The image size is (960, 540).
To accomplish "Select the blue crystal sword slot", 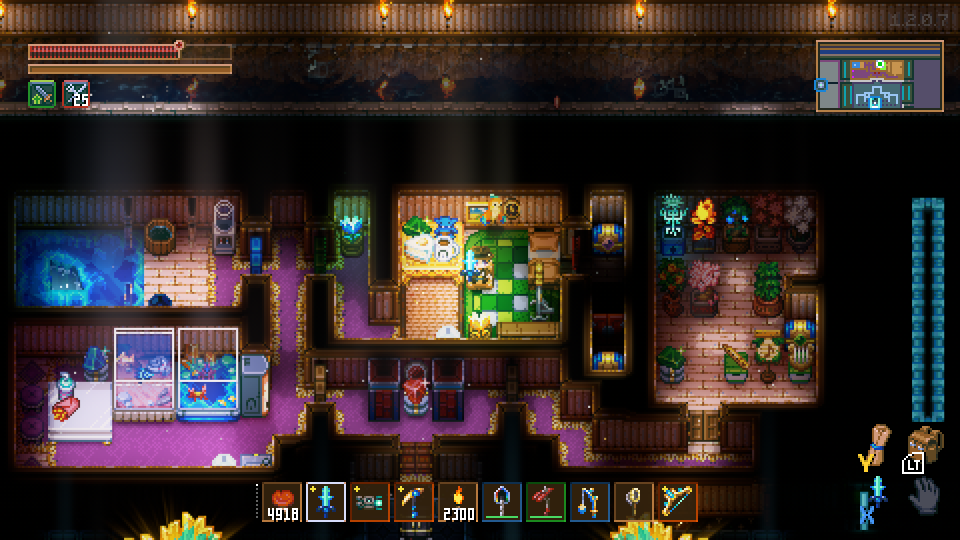I will point(326,501).
